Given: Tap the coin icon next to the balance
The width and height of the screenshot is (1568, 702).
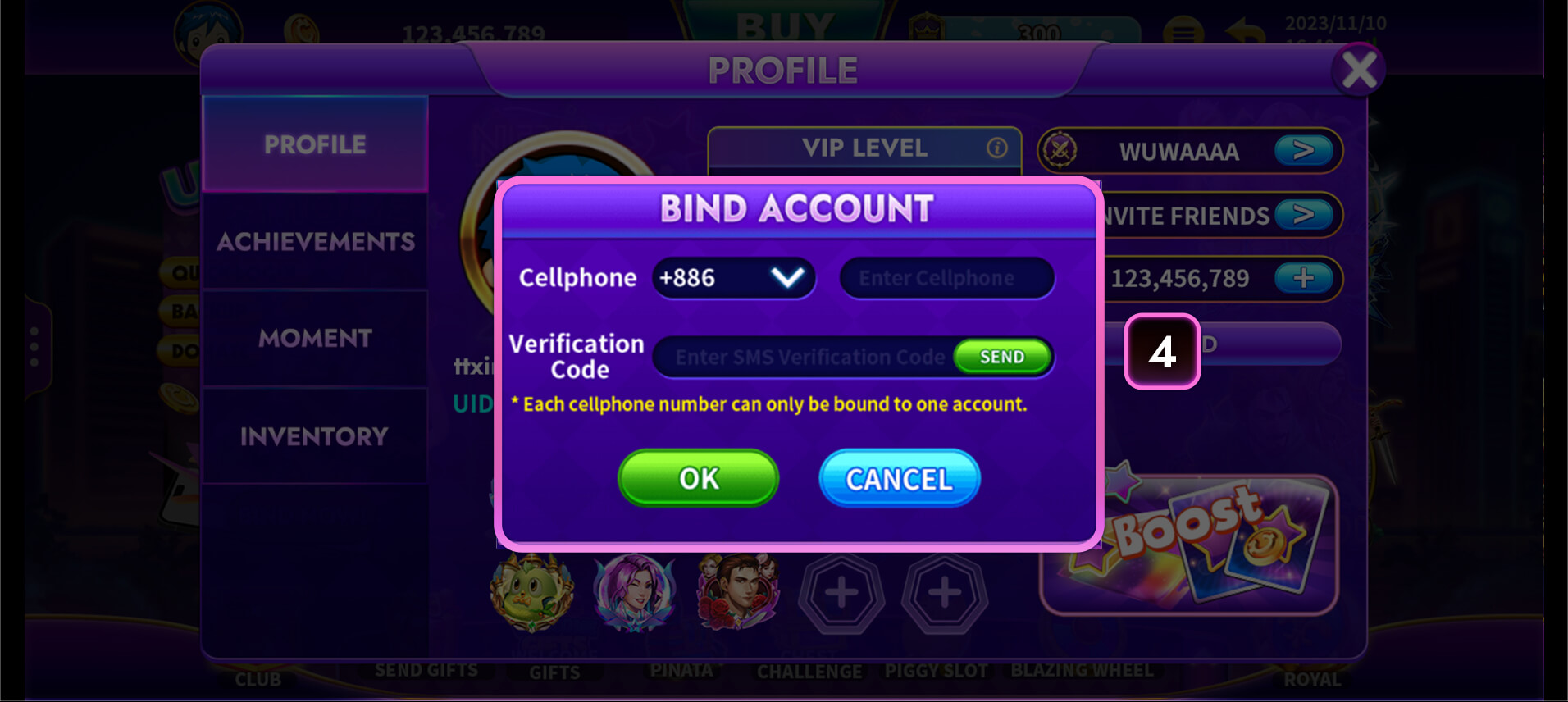Looking at the screenshot, I should (x=302, y=27).
